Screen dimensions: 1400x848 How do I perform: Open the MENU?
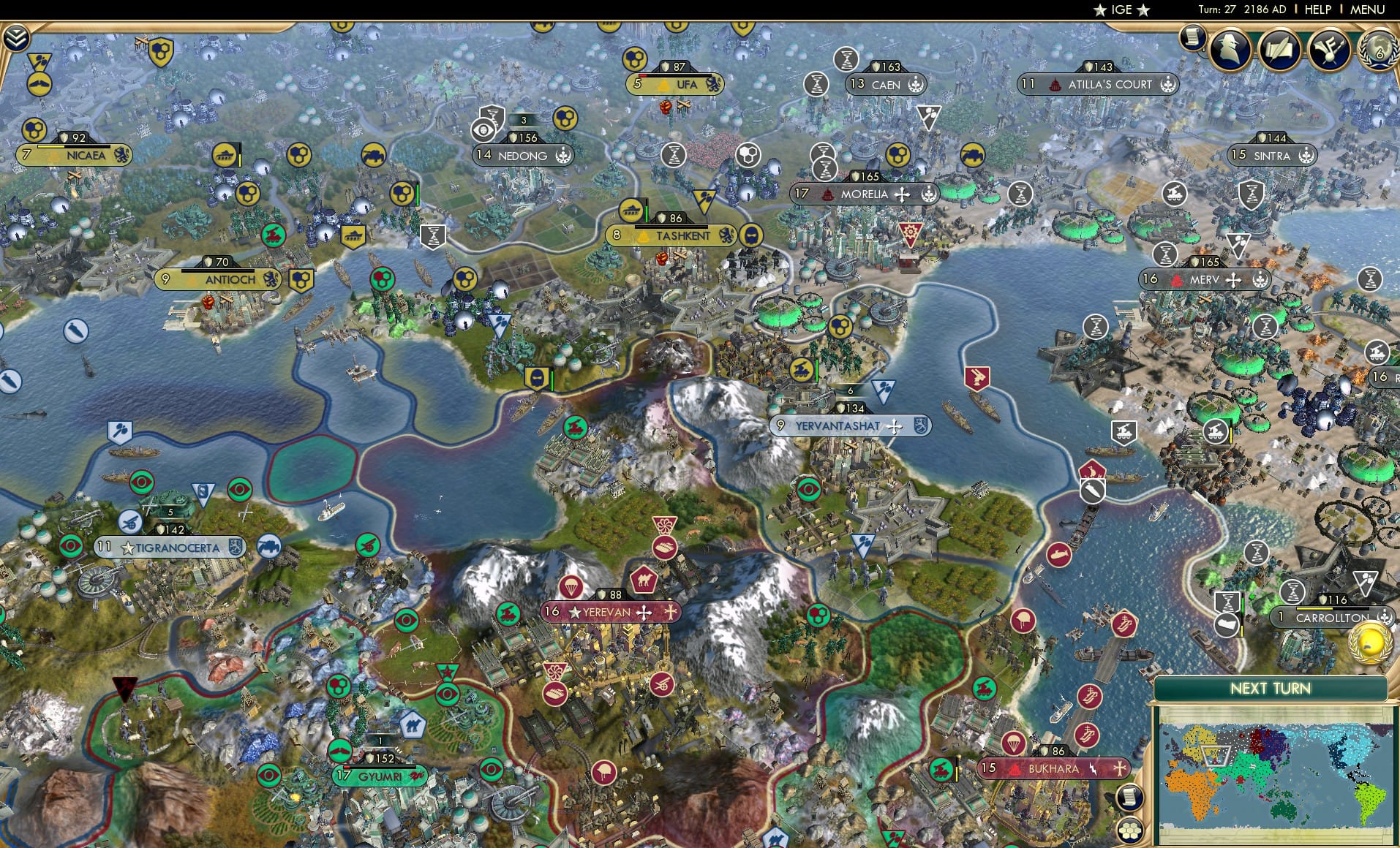click(1368, 10)
